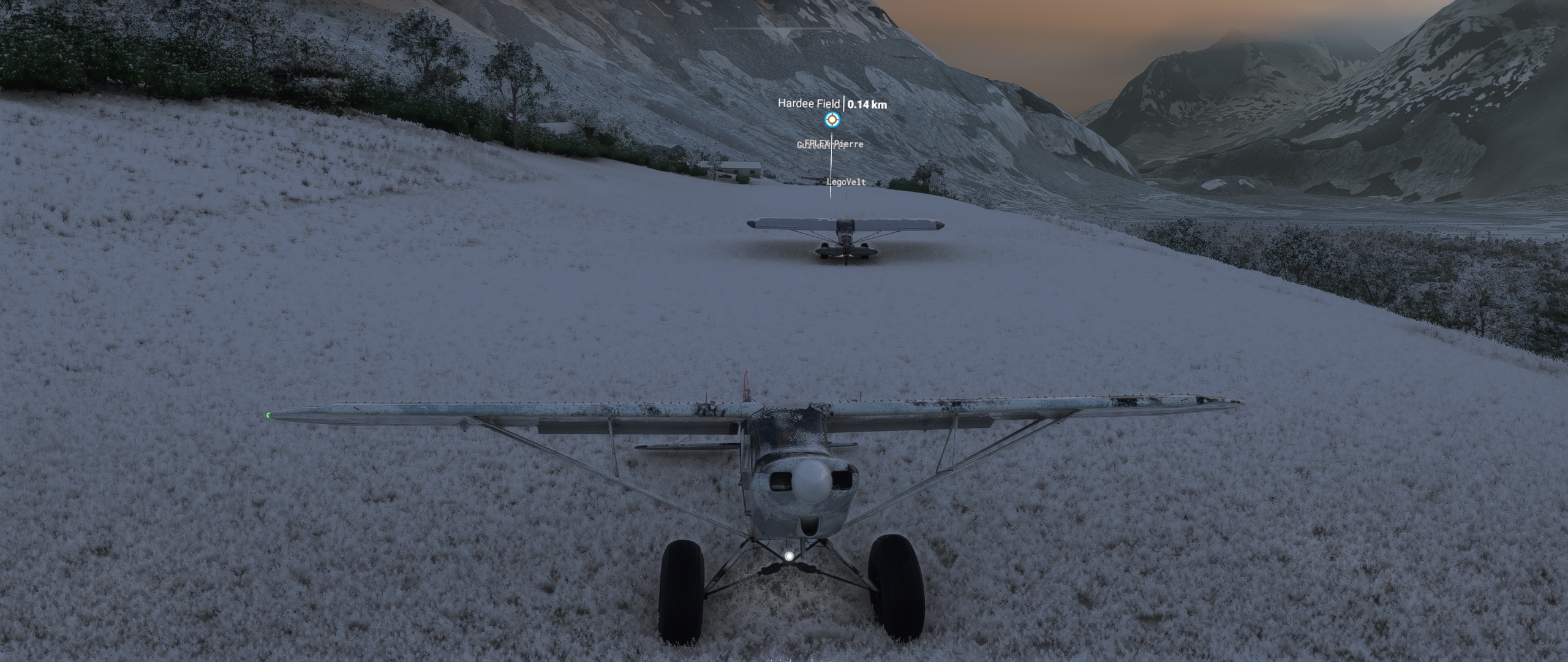Click the landing light under the fuselage
This screenshot has width=1568, height=662.
tap(789, 555)
